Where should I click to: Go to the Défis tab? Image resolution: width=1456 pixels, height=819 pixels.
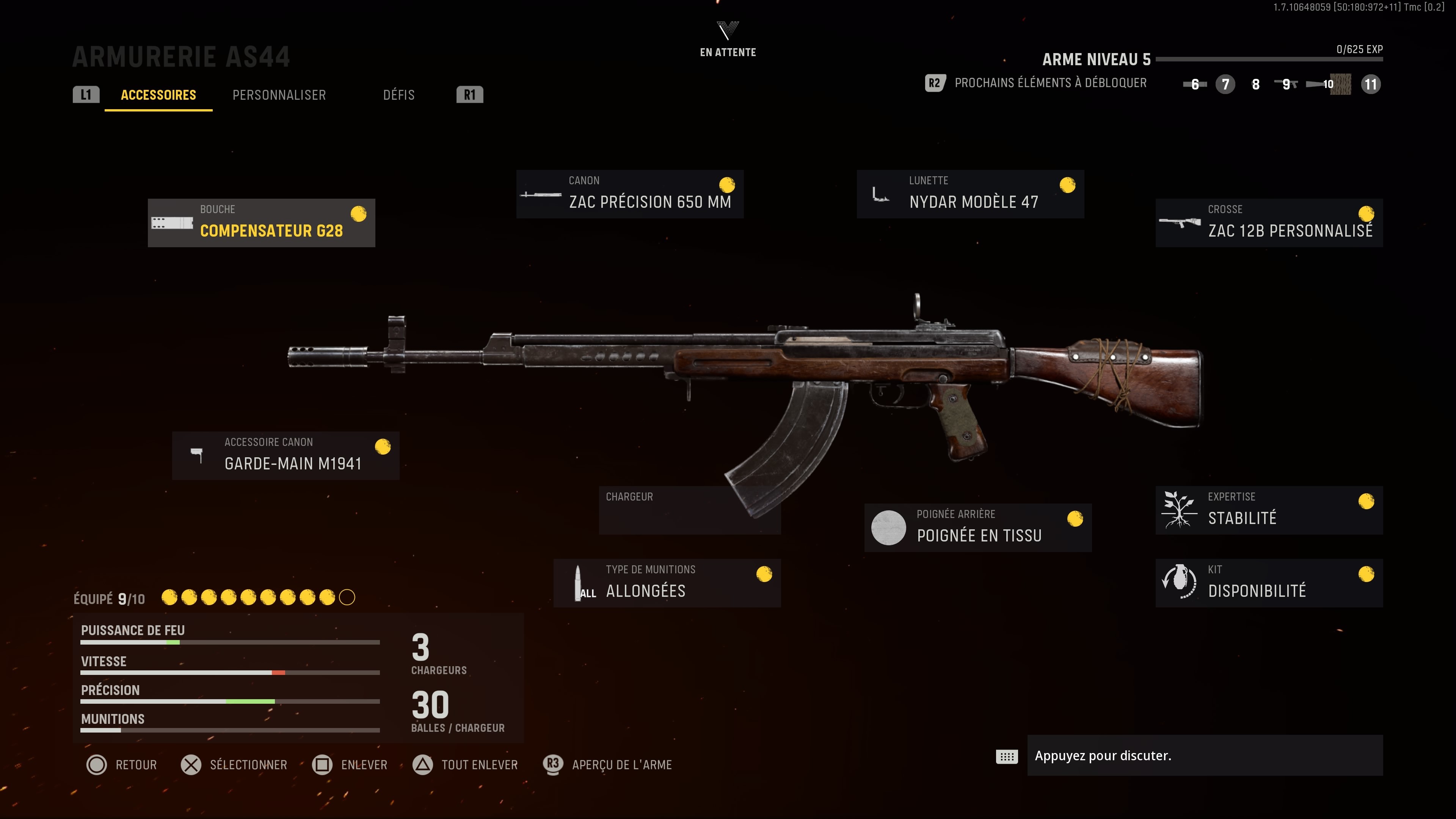[399, 95]
